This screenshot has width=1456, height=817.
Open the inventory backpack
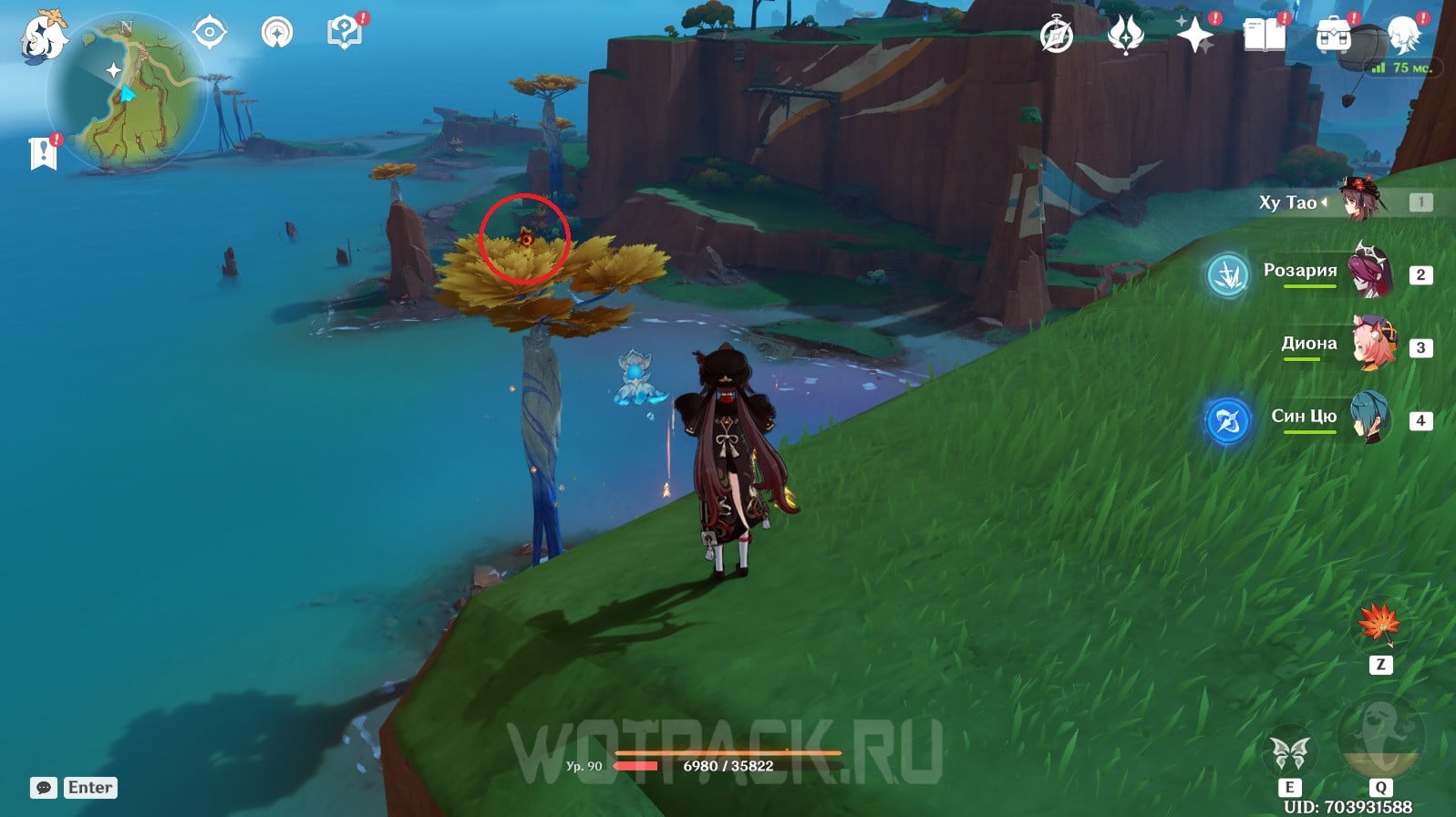pyautogui.click(x=1332, y=36)
